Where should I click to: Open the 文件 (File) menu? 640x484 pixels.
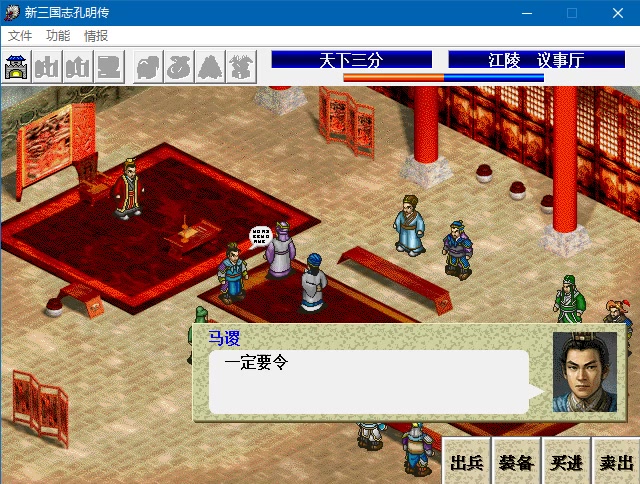[20, 35]
